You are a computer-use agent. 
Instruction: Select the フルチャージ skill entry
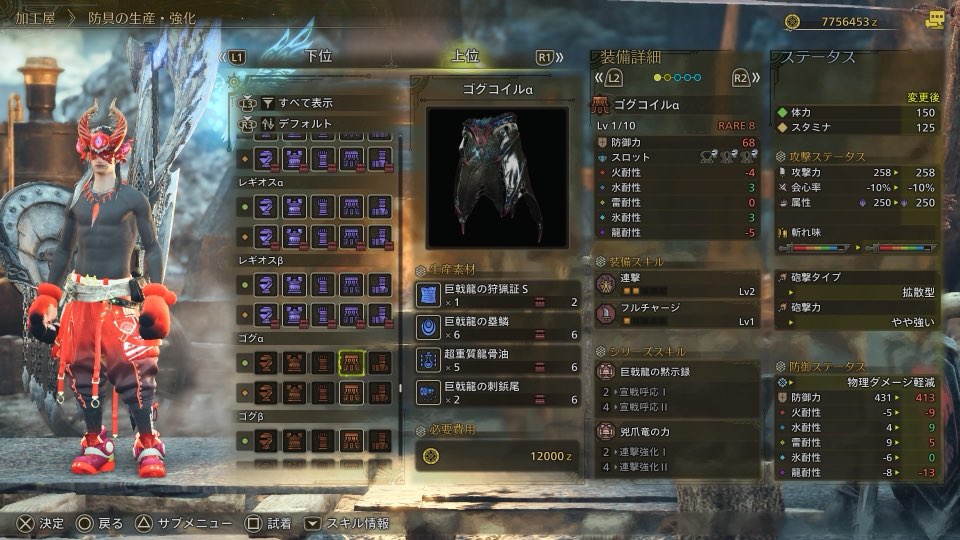677,315
